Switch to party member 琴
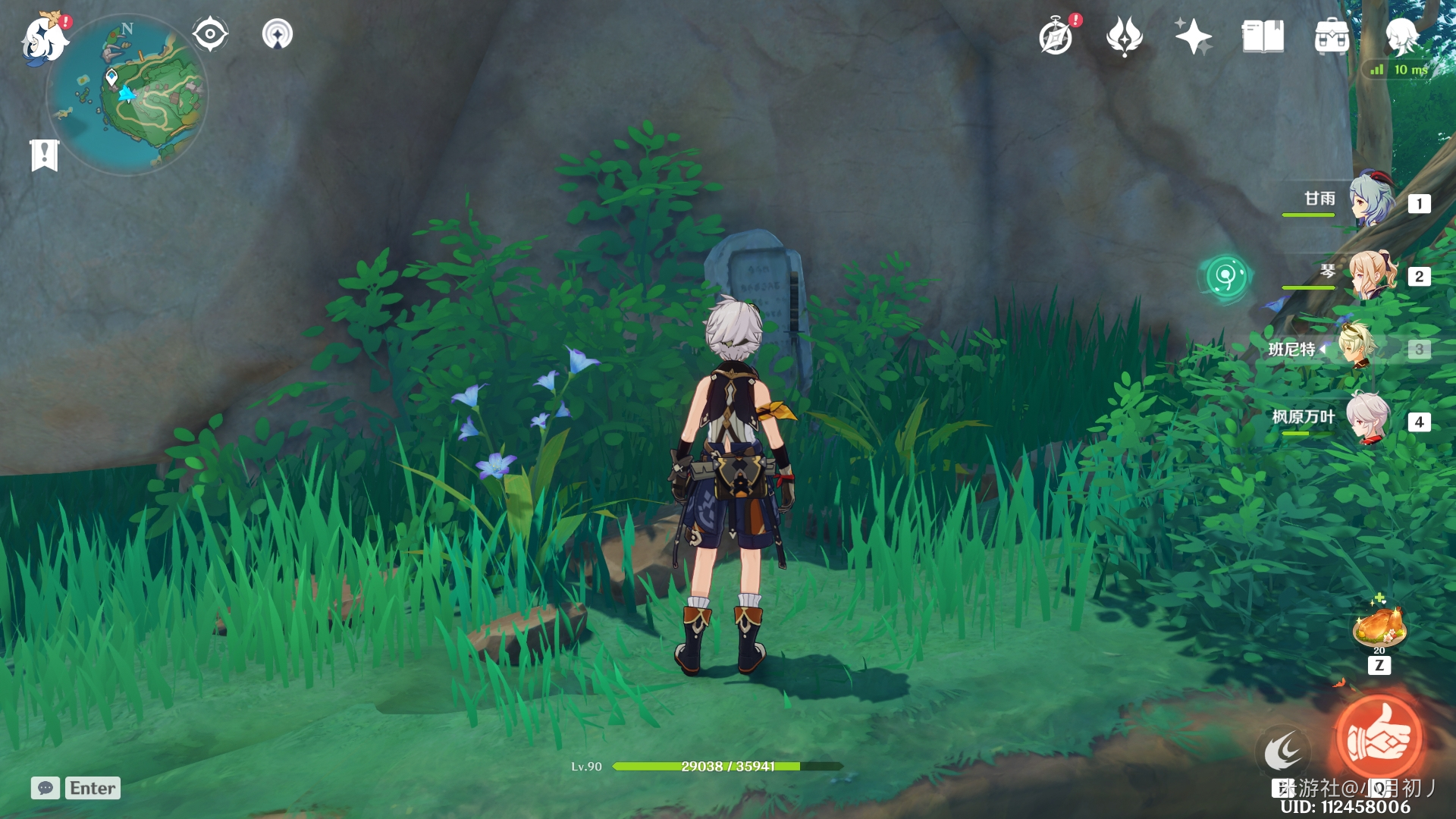This screenshot has width=1456, height=819. [x=1371, y=275]
